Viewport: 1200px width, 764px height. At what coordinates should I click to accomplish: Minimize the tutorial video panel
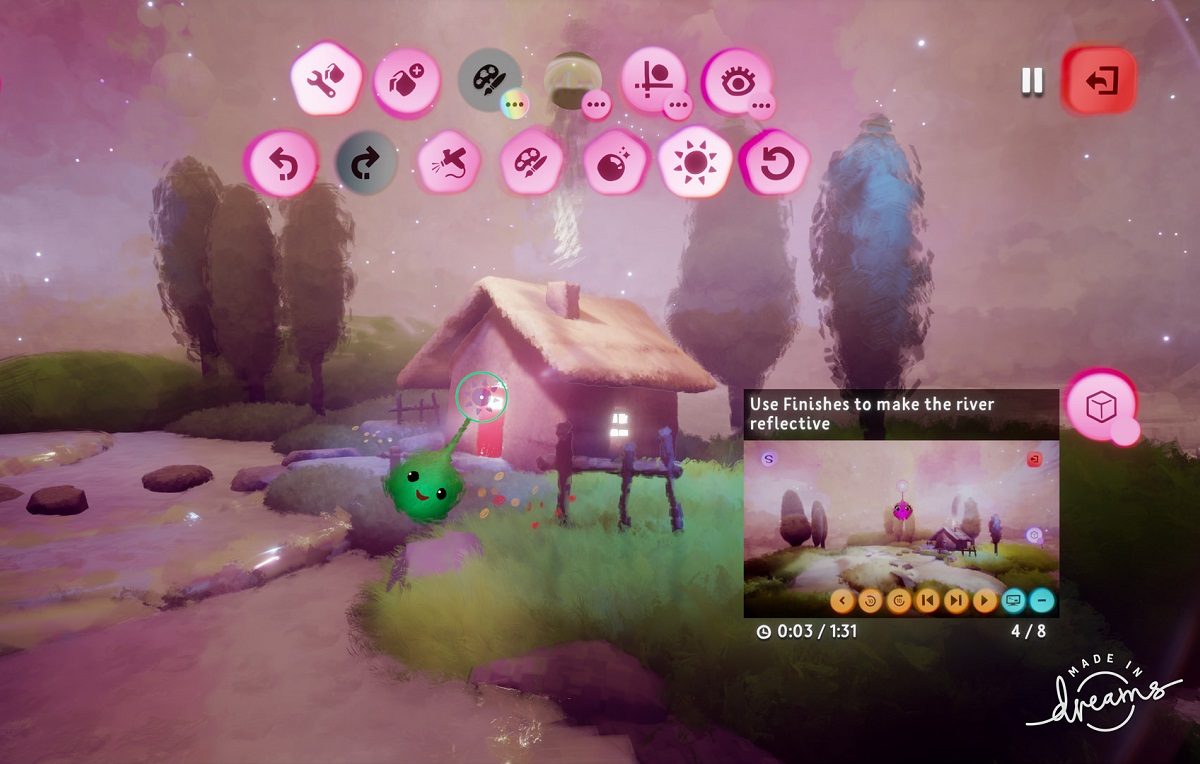pos(1042,601)
